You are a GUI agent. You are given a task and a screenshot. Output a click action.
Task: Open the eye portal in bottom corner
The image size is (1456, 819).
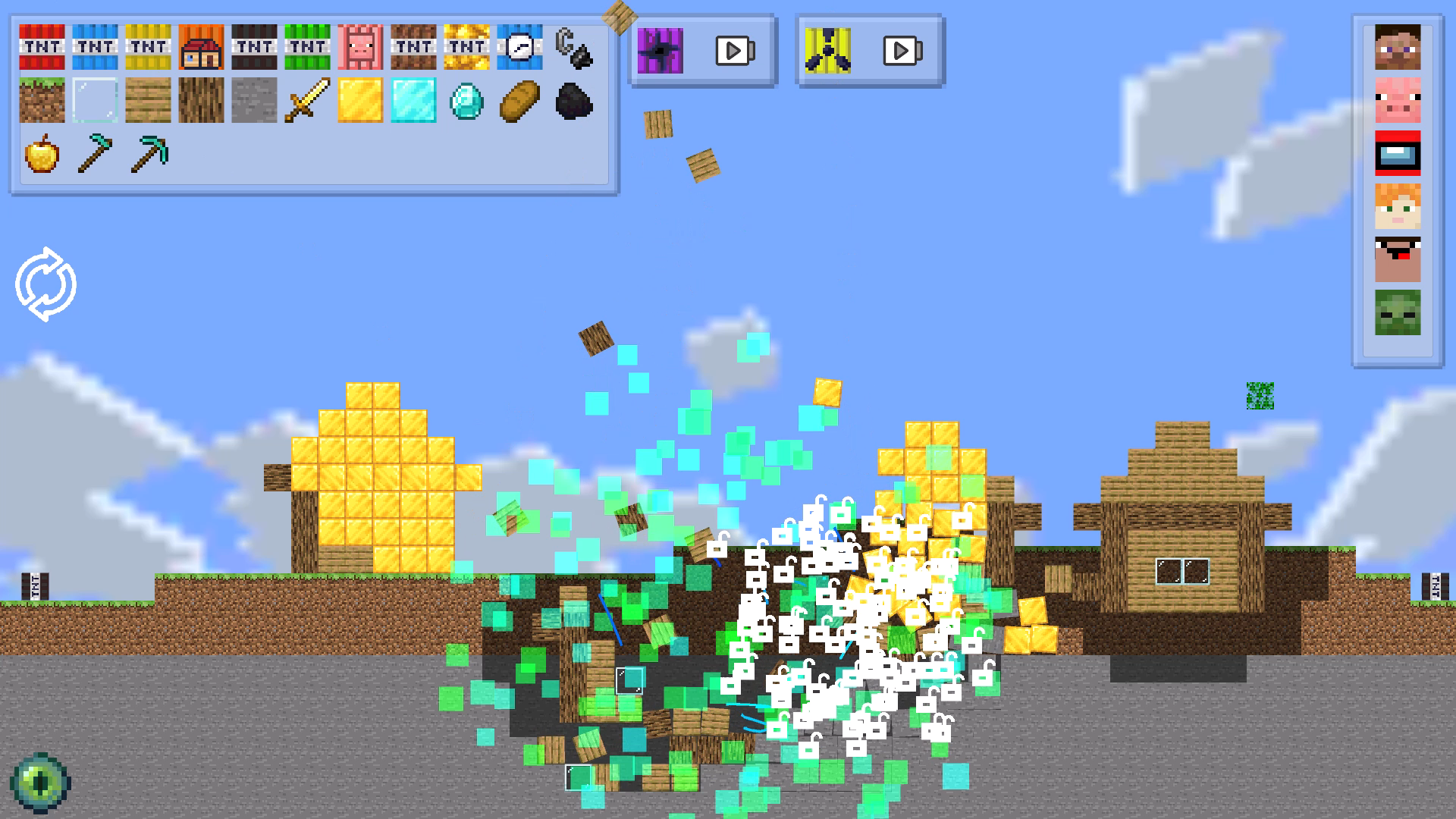(40, 783)
